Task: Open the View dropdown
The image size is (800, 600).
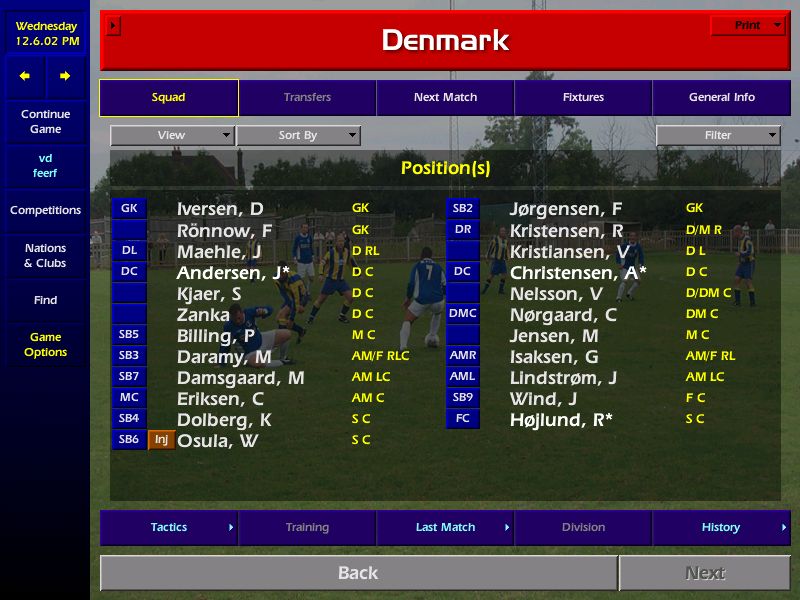Action: click(x=172, y=135)
